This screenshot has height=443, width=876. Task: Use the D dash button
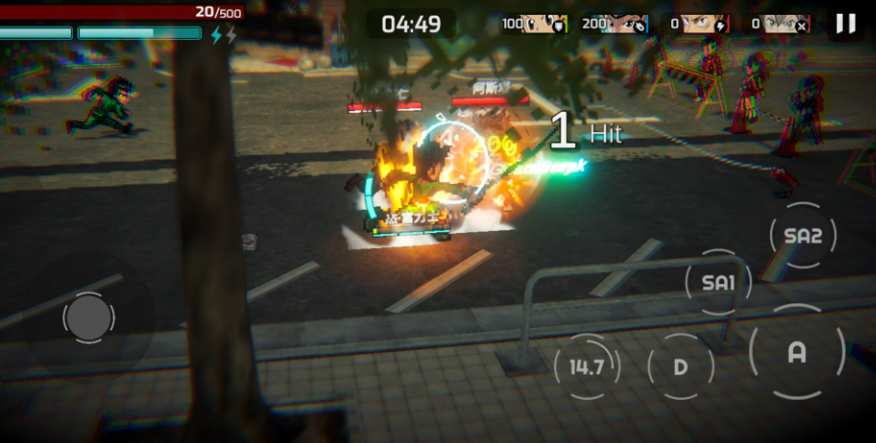click(681, 367)
